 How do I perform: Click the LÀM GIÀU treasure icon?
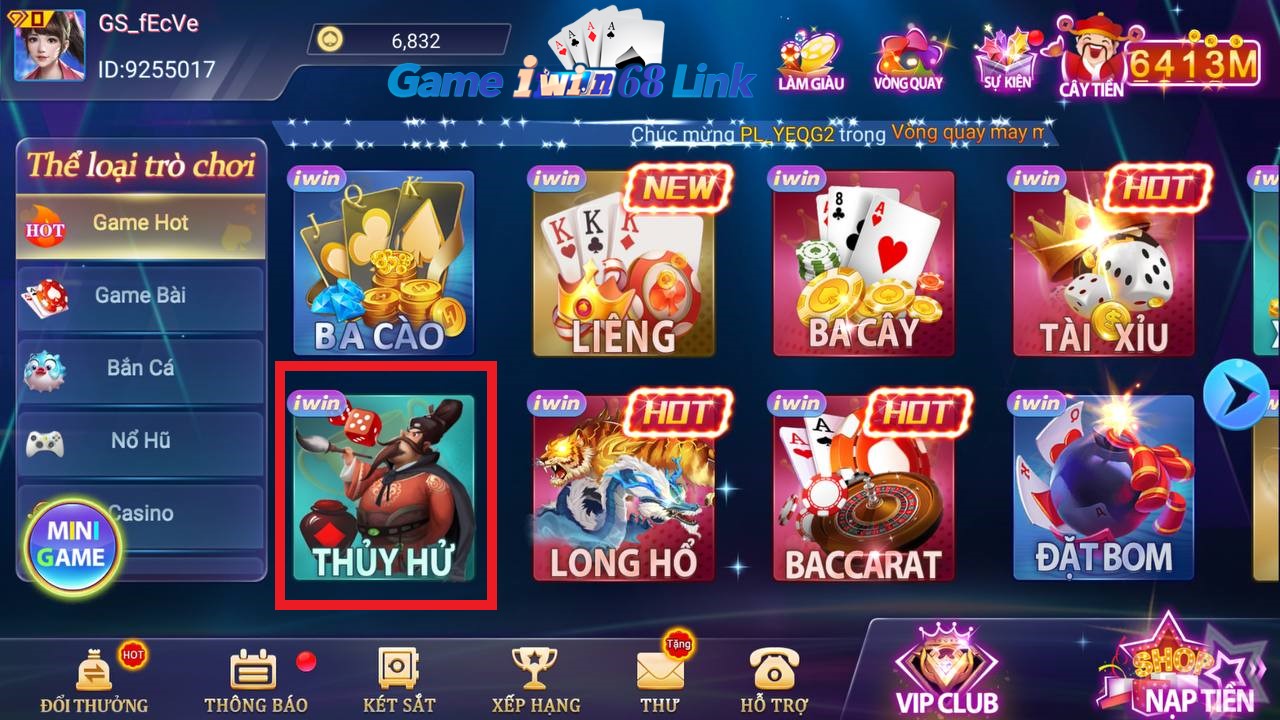tap(812, 55)
